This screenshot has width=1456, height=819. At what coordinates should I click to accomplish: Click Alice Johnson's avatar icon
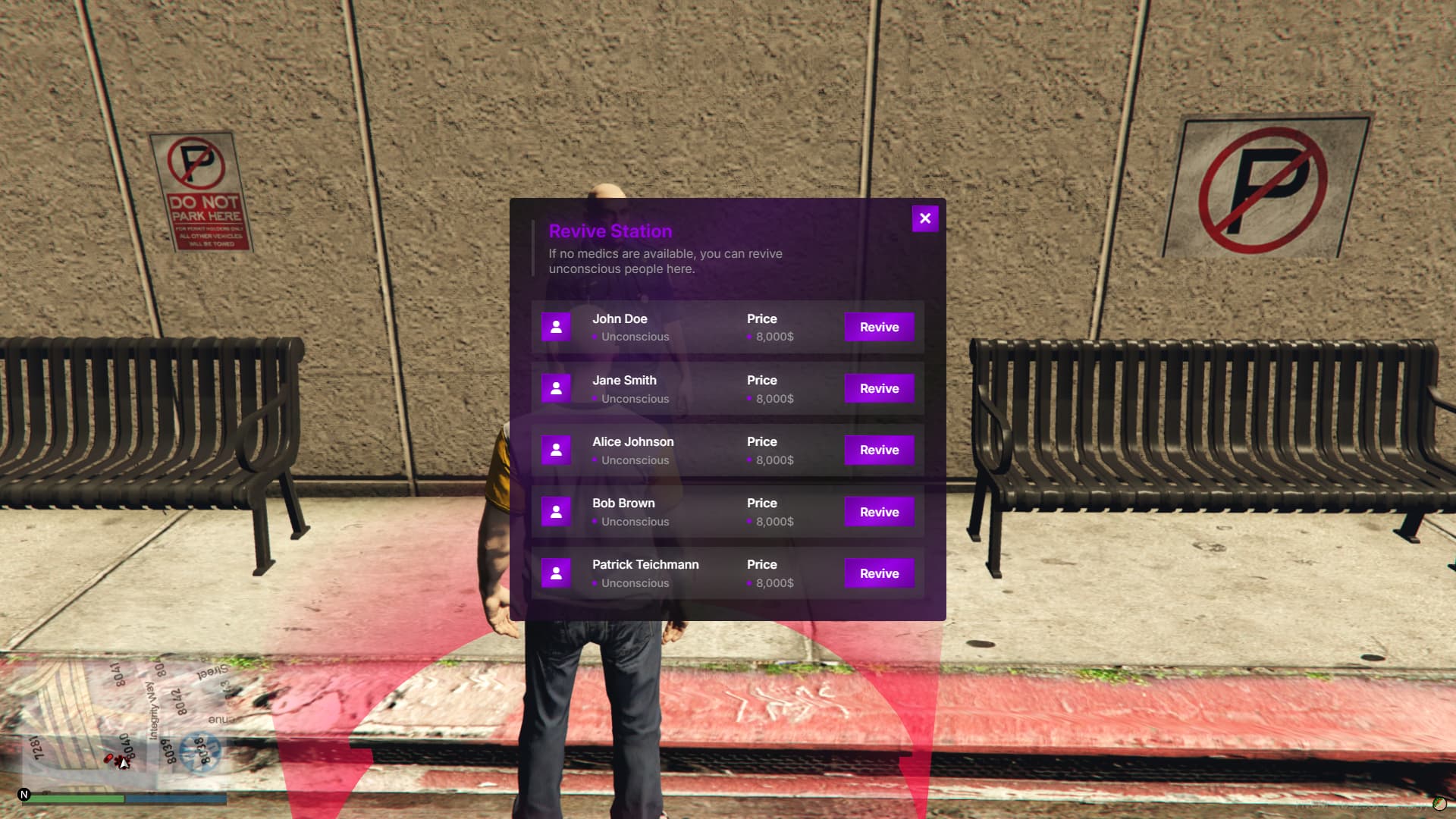[556, 449]
